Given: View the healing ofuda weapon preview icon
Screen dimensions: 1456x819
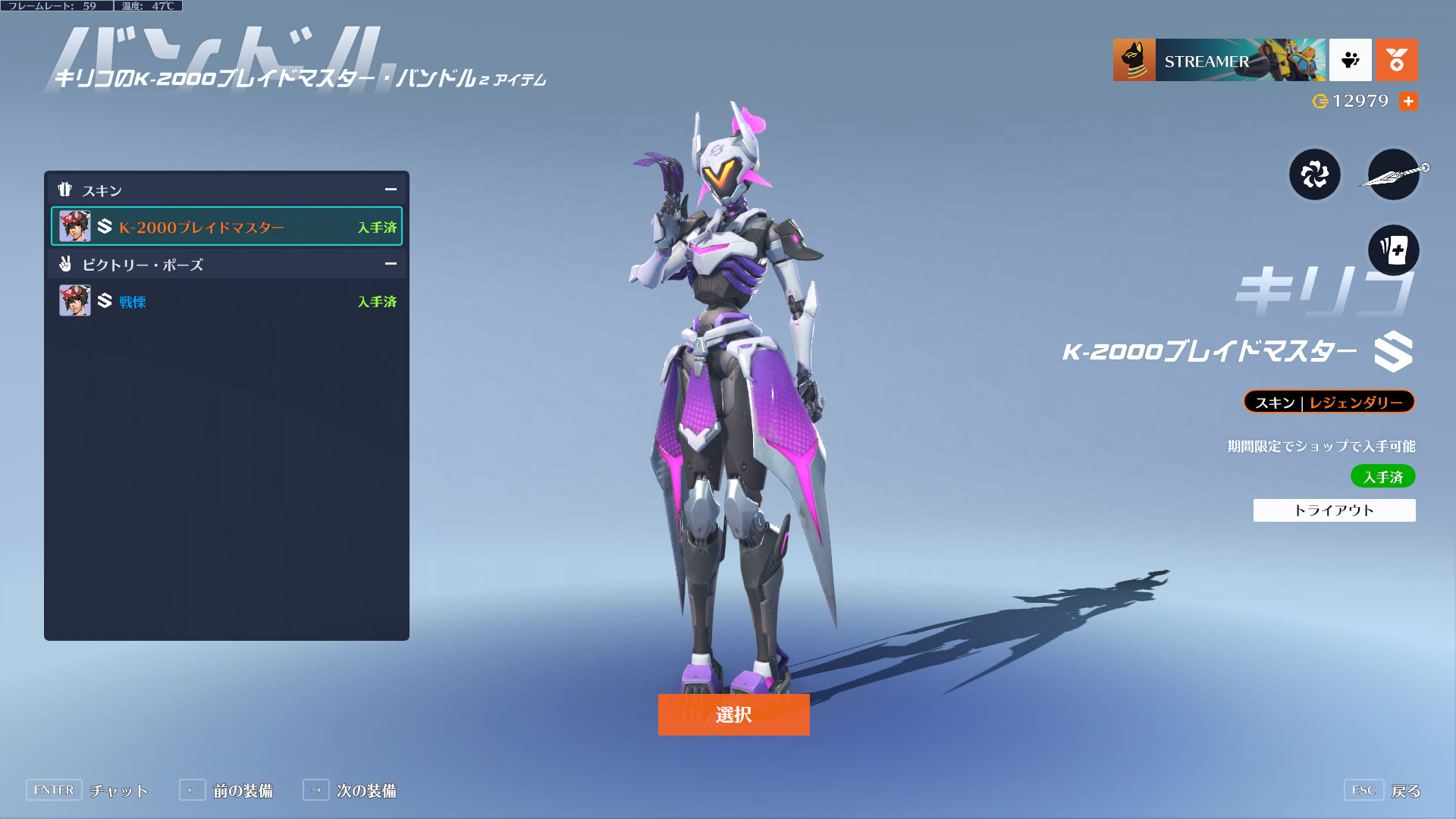Looking at the screenshot, I should [1315, 174].
